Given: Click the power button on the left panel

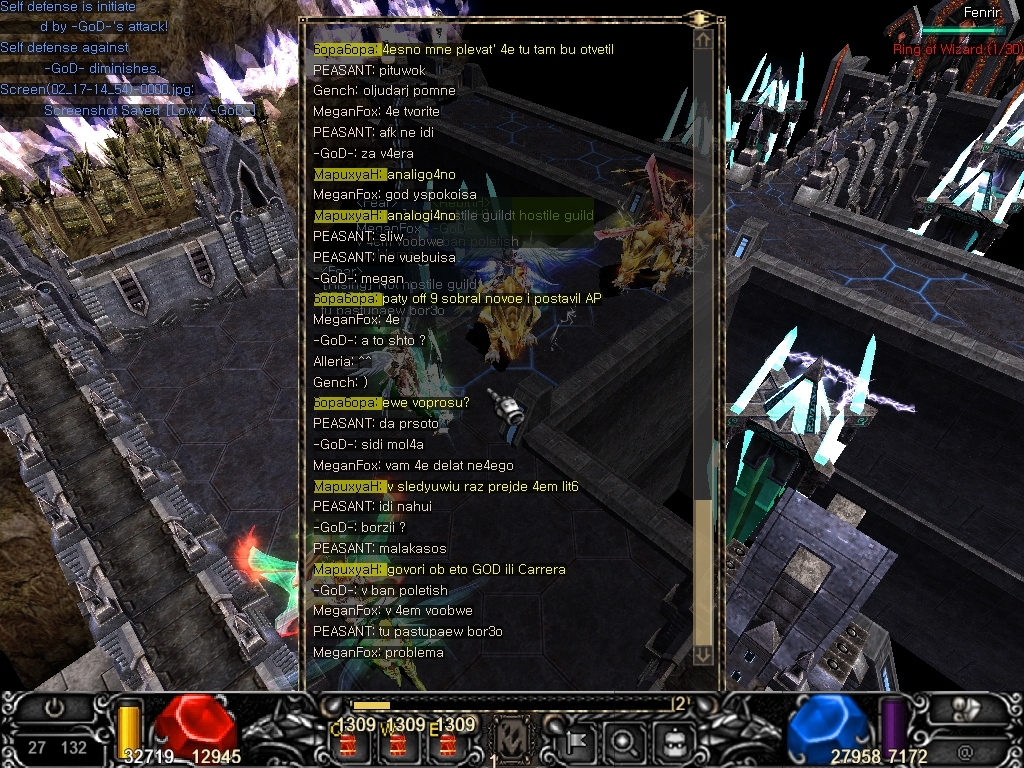Looking at the screenshot, I should coord(55,708).
